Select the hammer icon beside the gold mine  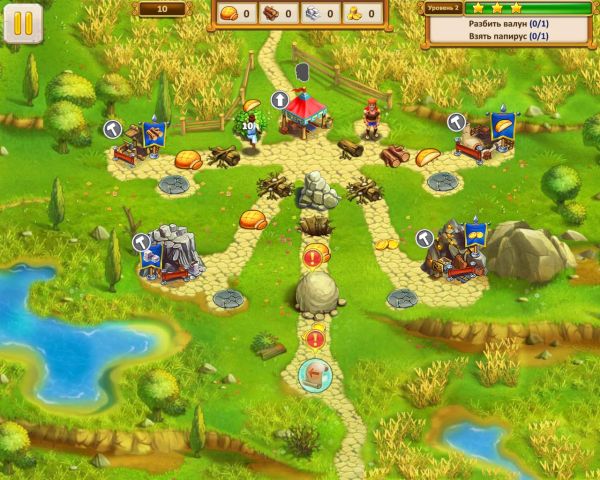click(x=424, y=238)
